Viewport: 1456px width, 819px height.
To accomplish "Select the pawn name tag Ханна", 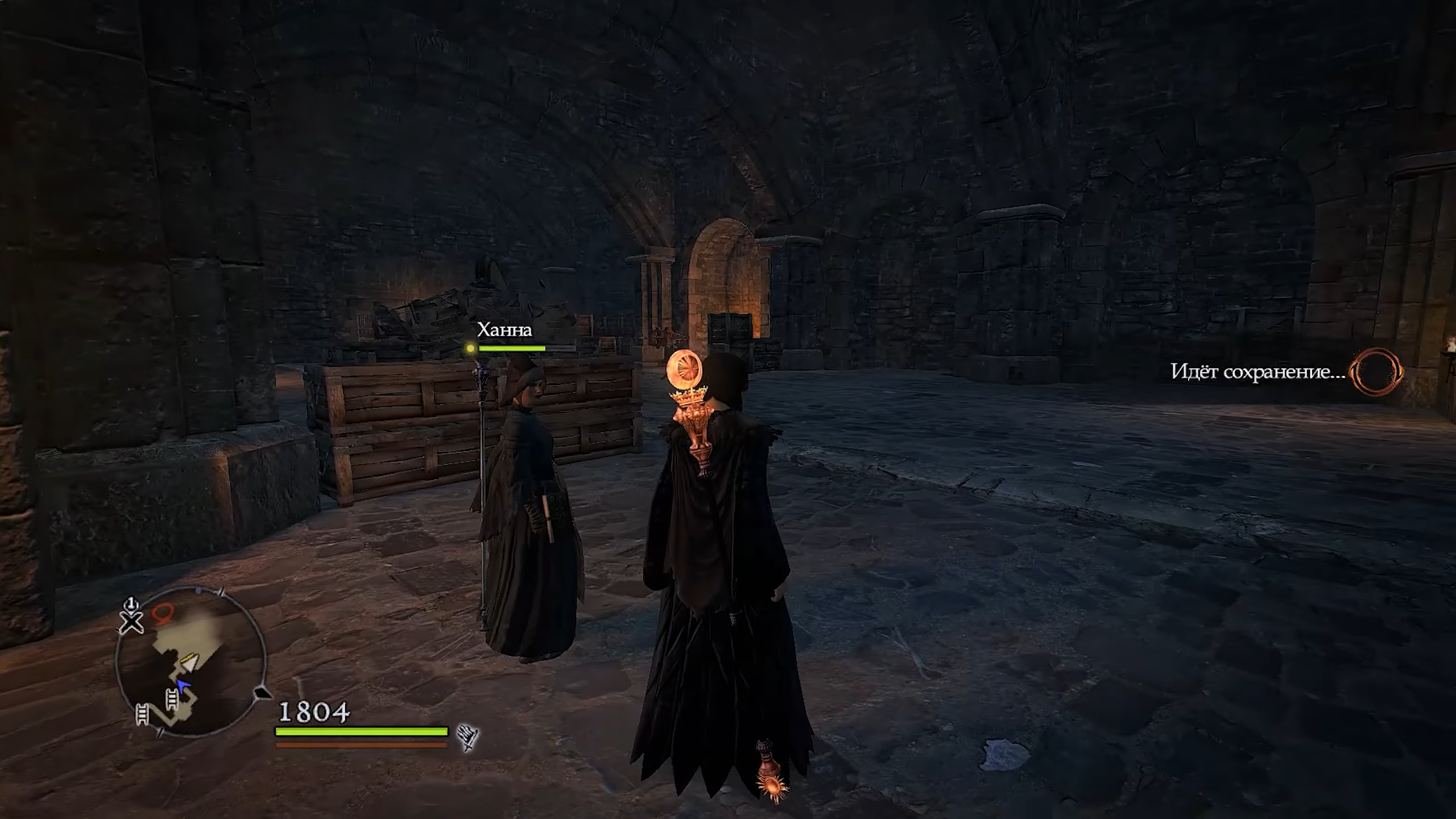I will point(504,330).
